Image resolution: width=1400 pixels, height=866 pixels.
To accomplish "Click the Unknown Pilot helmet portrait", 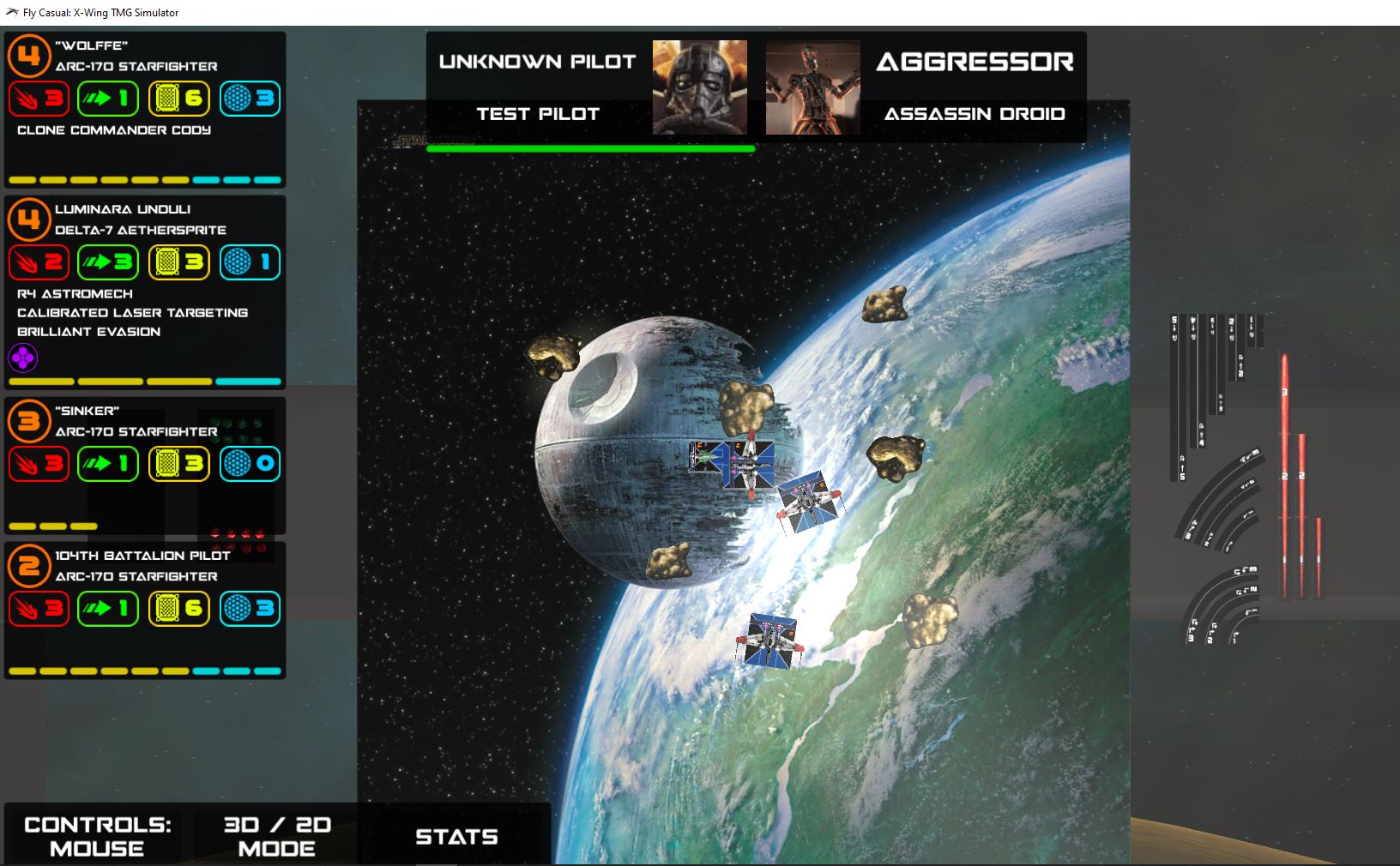I will 699,87.
